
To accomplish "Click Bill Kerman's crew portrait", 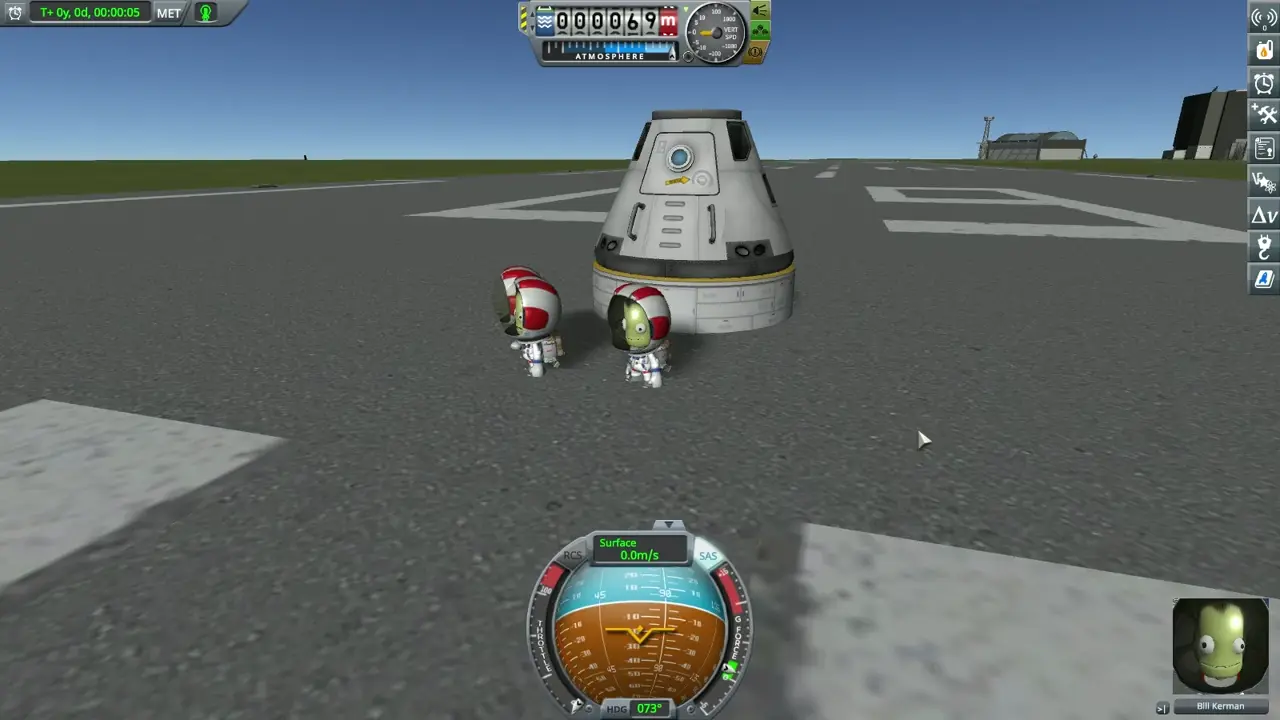I will tap(1219, 645).
